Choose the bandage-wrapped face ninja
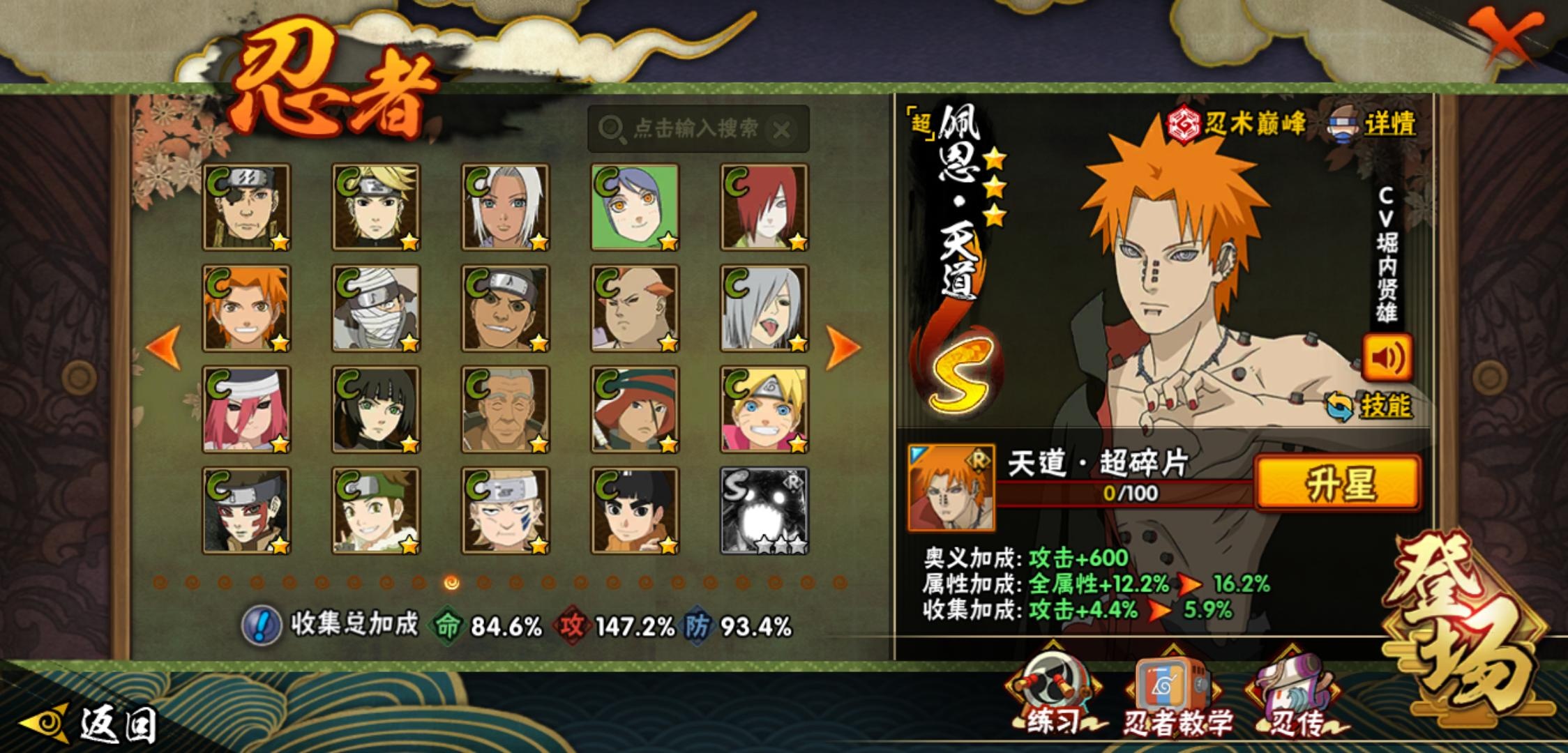 point(376,308)
